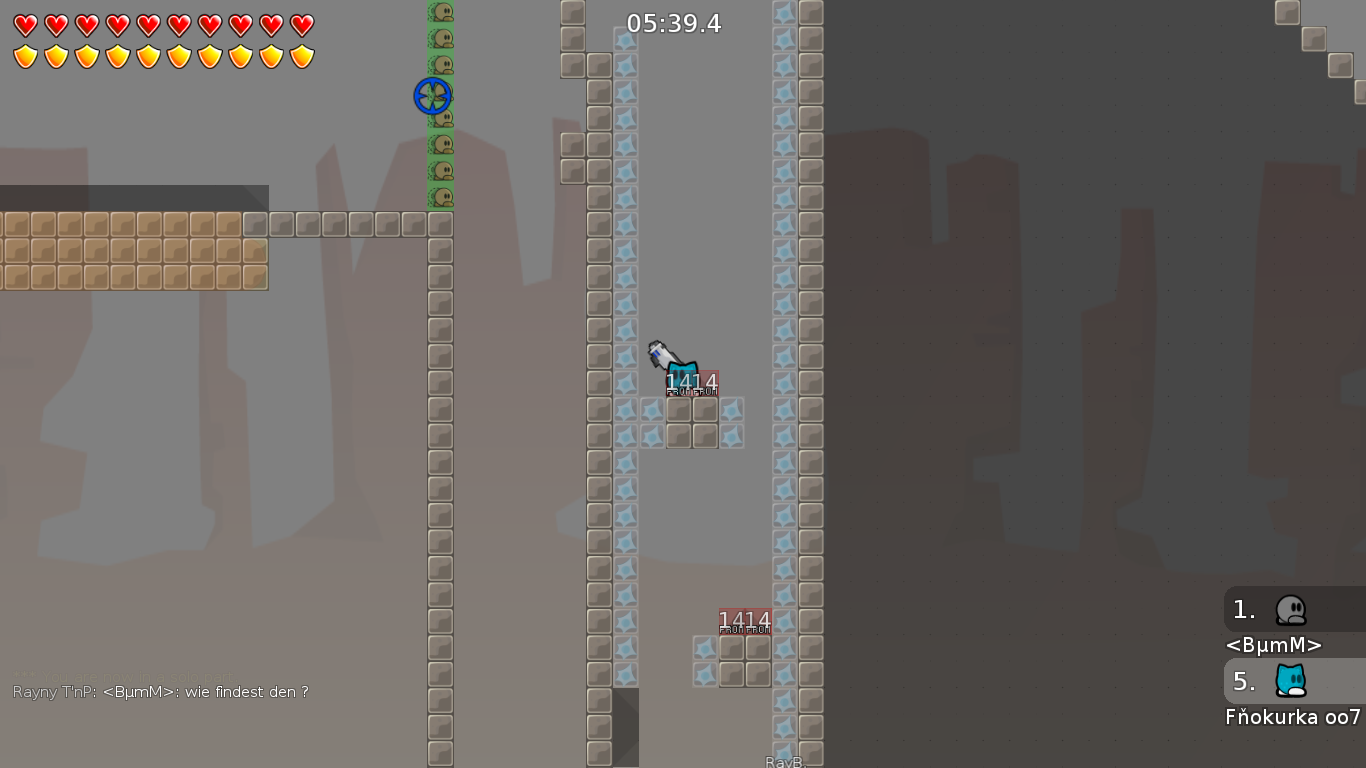
Task: Click the <BμmM> name in the scoreboard
Action: (1273, 645)
